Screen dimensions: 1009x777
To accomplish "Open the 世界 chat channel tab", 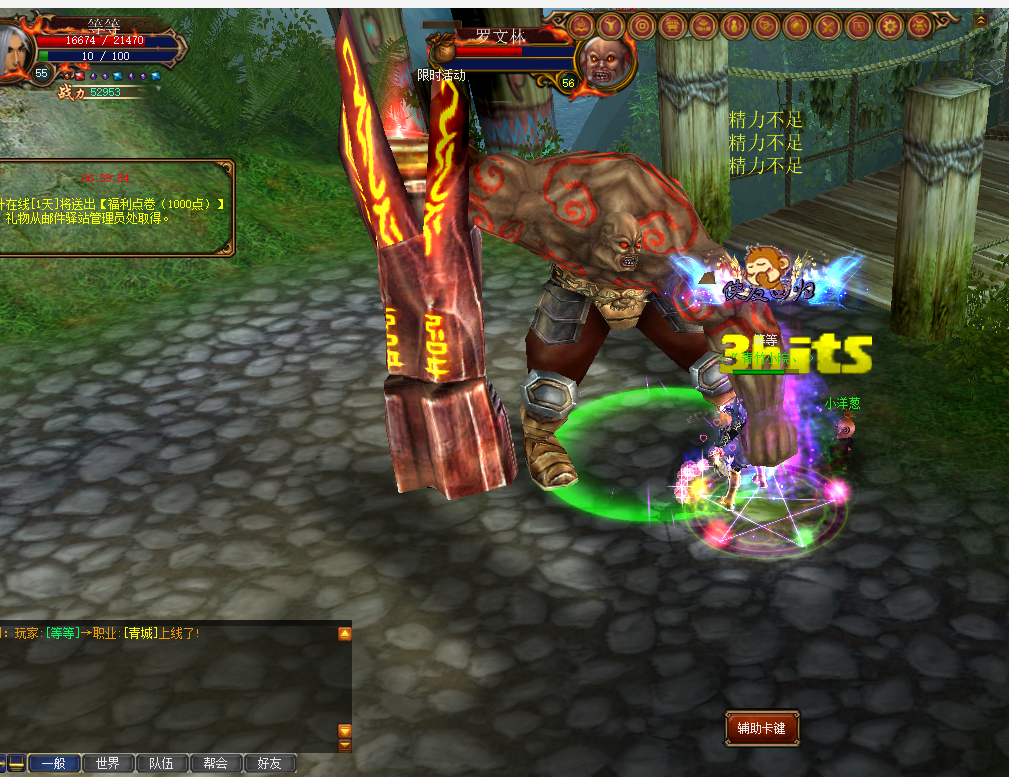I will point(107,763).
